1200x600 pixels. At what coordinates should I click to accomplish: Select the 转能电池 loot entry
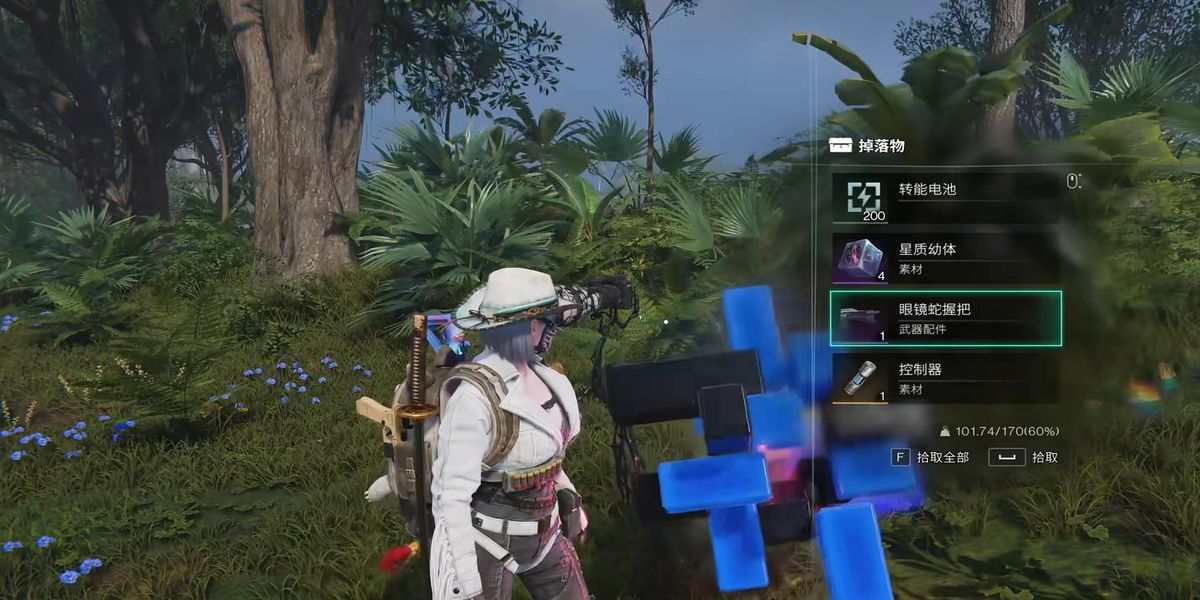[x=945, y=198]
